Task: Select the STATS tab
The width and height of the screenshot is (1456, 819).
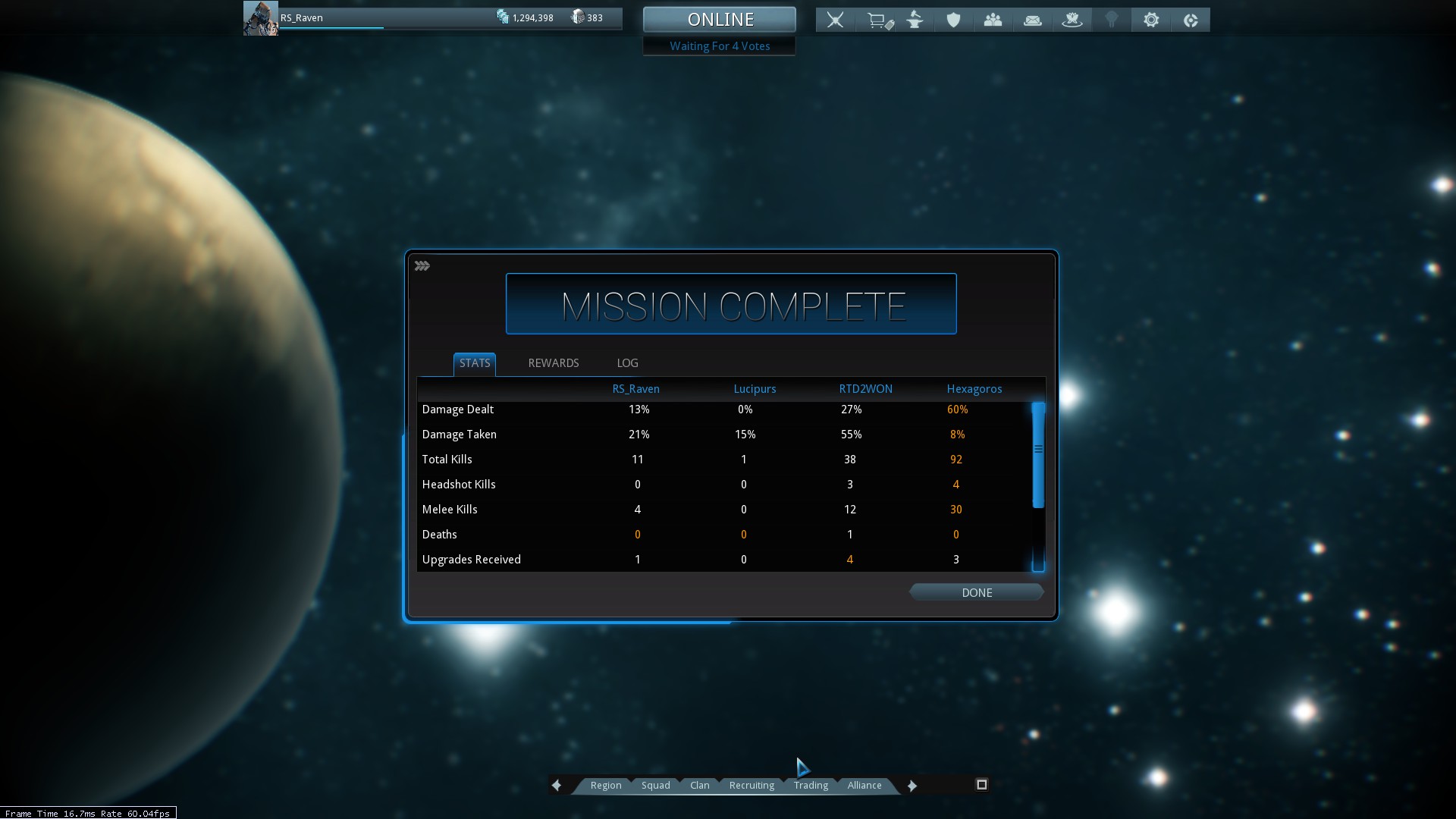Action: (475, 363)
